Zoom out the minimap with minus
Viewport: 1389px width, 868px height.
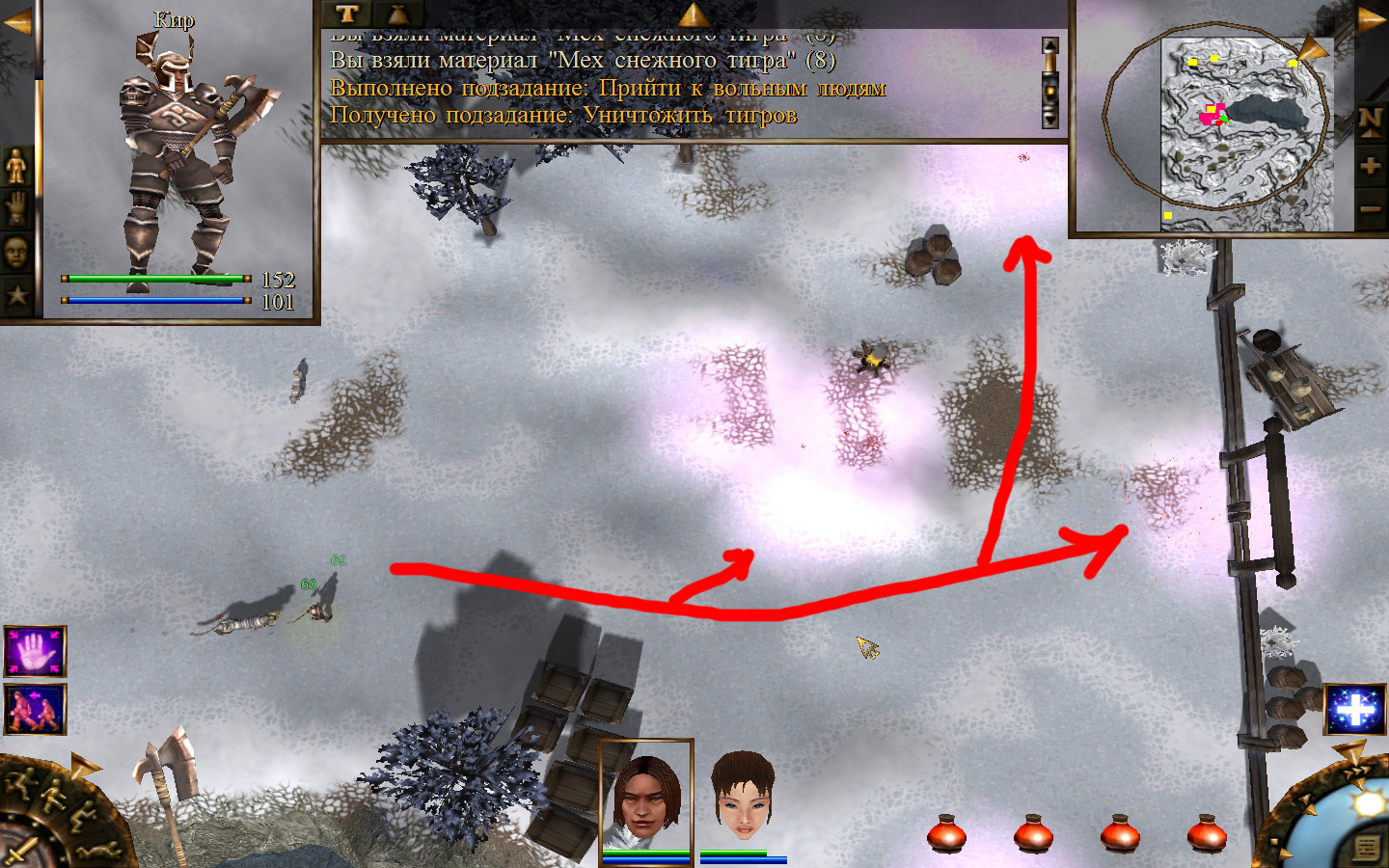point(1370,208)
